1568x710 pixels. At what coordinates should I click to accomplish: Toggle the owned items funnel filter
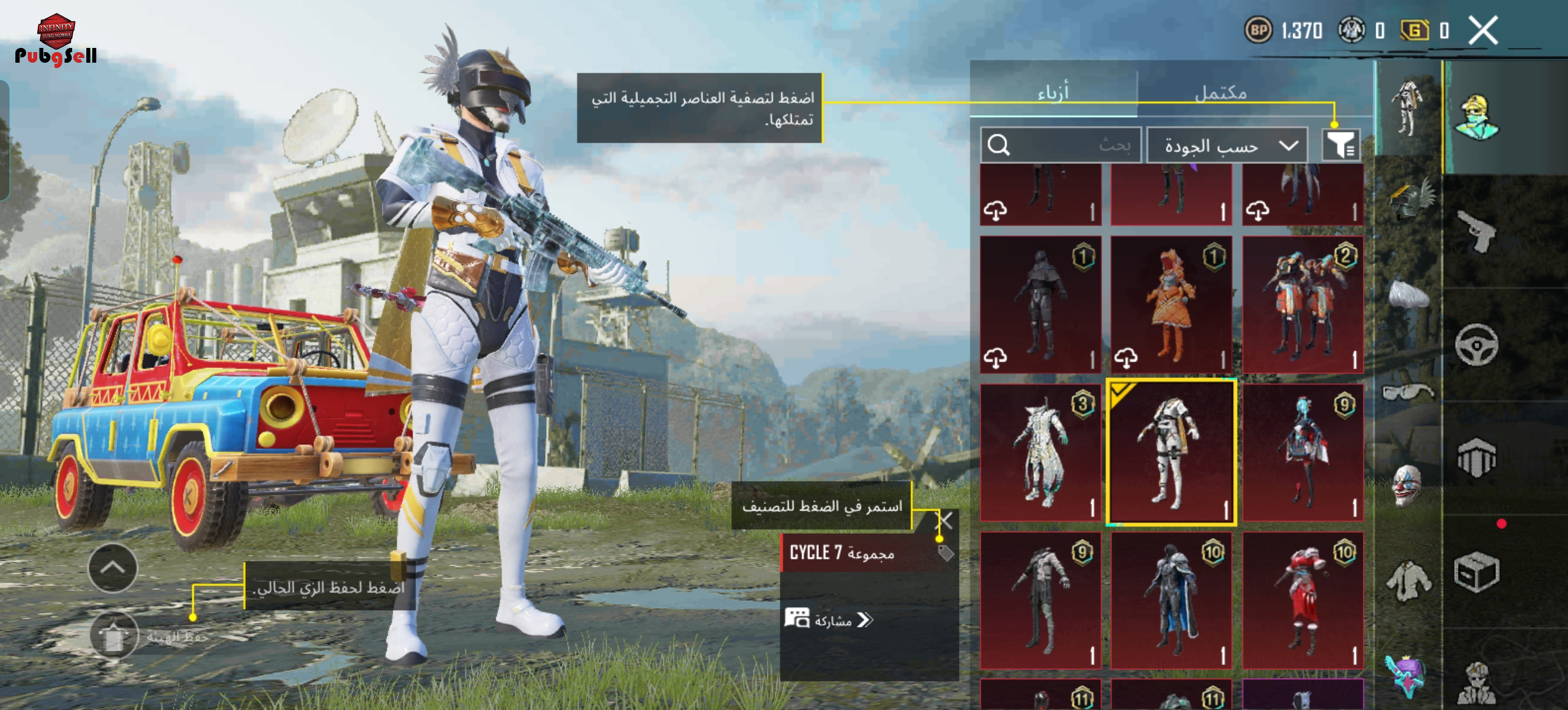point(1341,145)
